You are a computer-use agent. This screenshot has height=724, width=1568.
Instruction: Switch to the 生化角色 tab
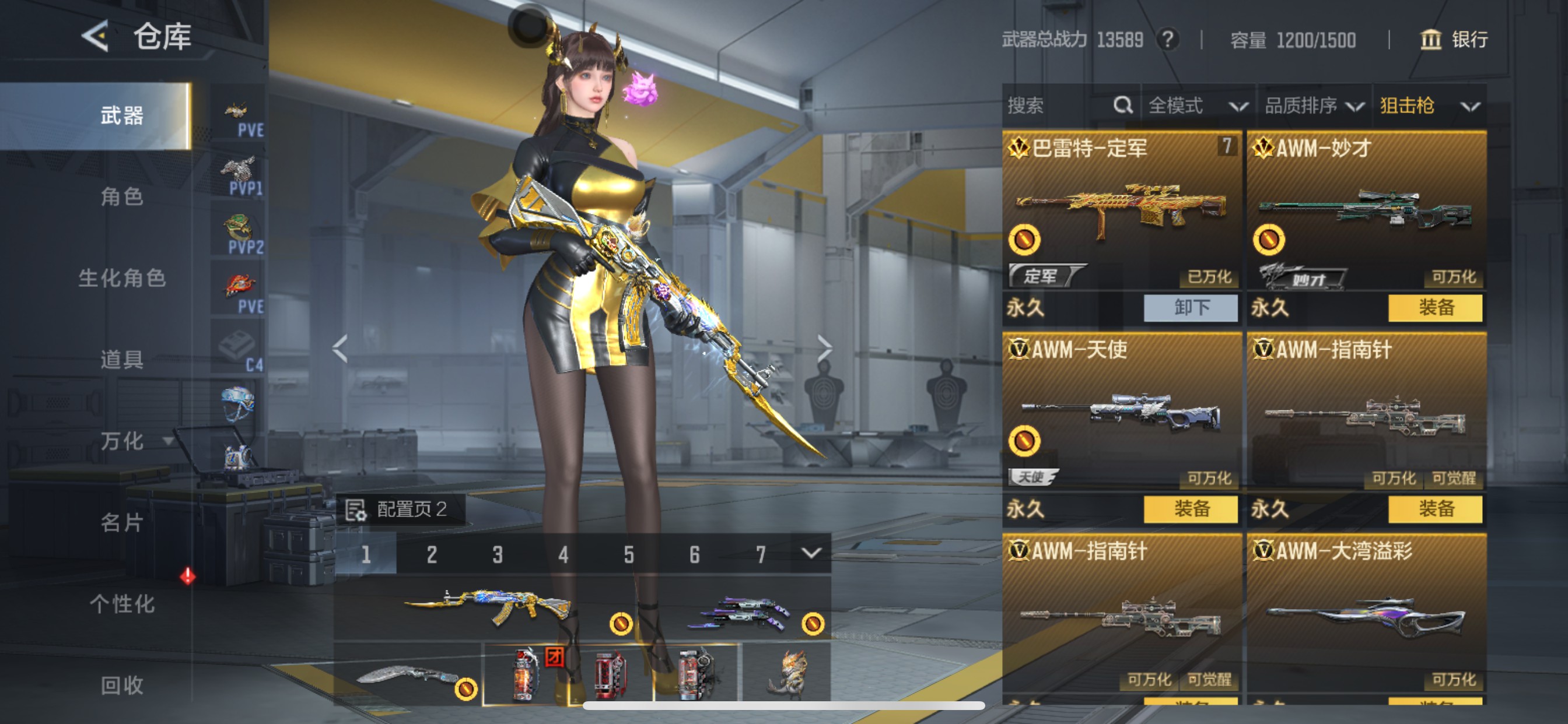coord(122,278)
